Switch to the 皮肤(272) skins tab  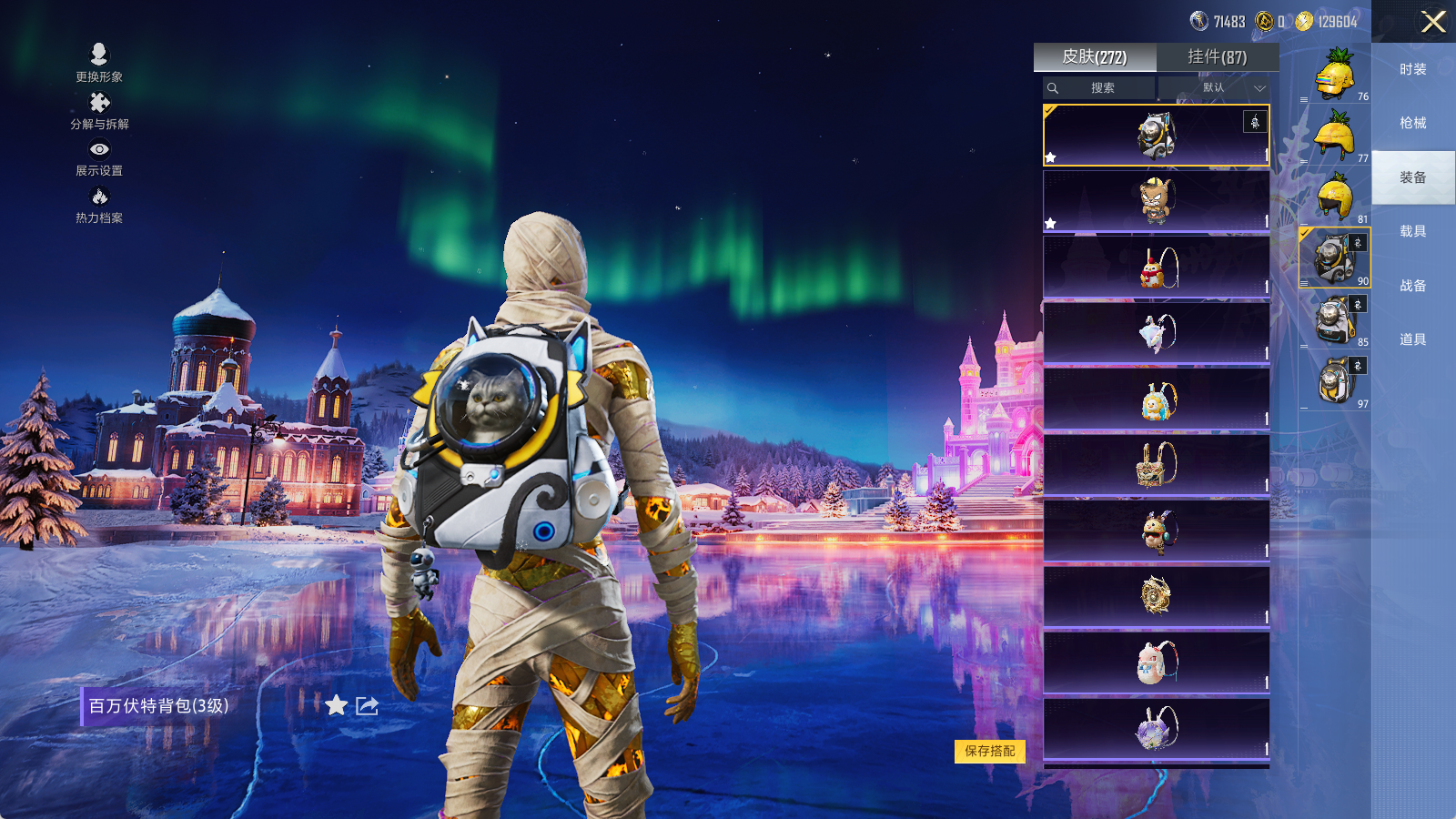click(1095, 57)
